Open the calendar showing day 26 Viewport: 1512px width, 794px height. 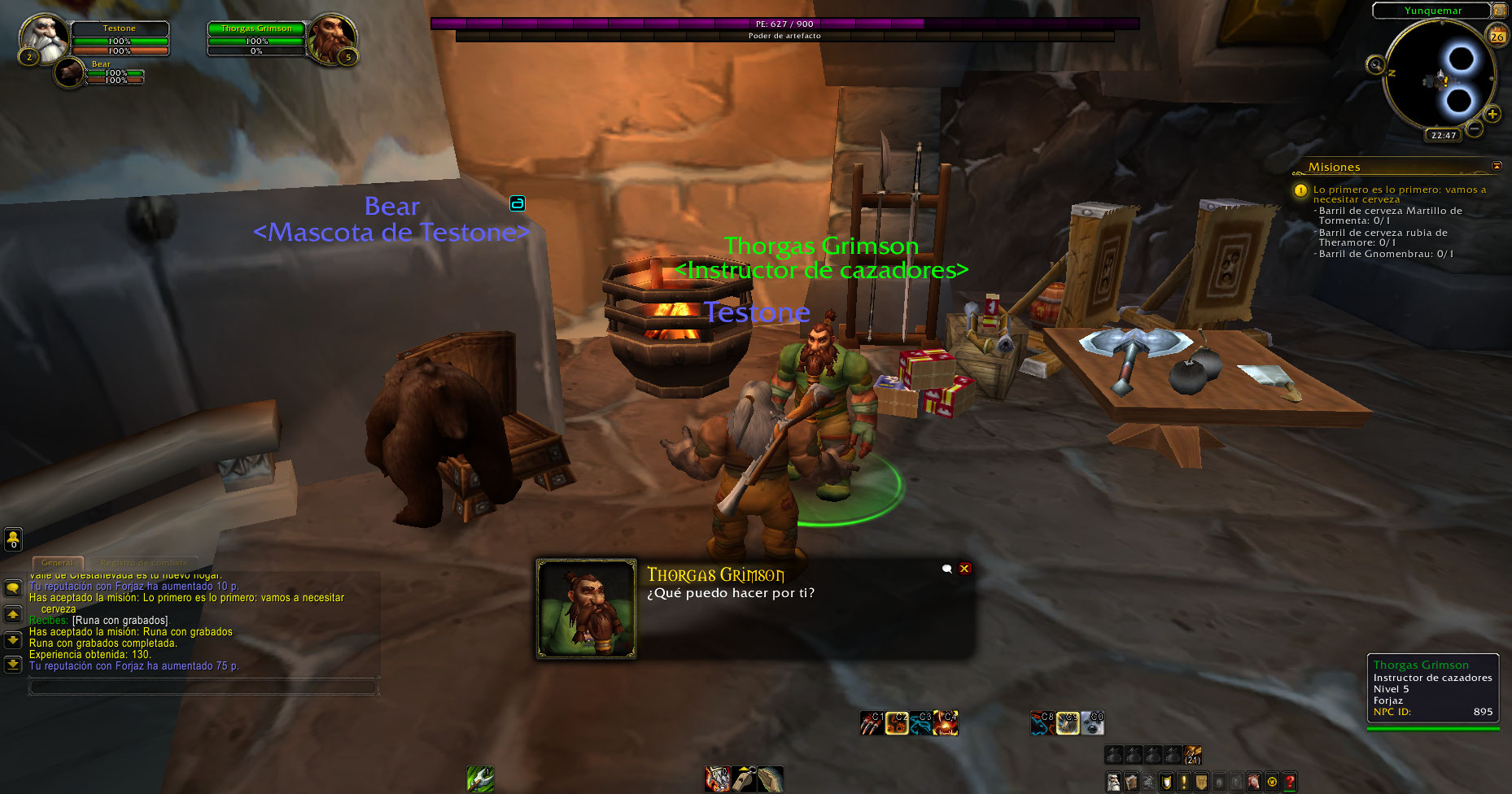[1497, 36]
